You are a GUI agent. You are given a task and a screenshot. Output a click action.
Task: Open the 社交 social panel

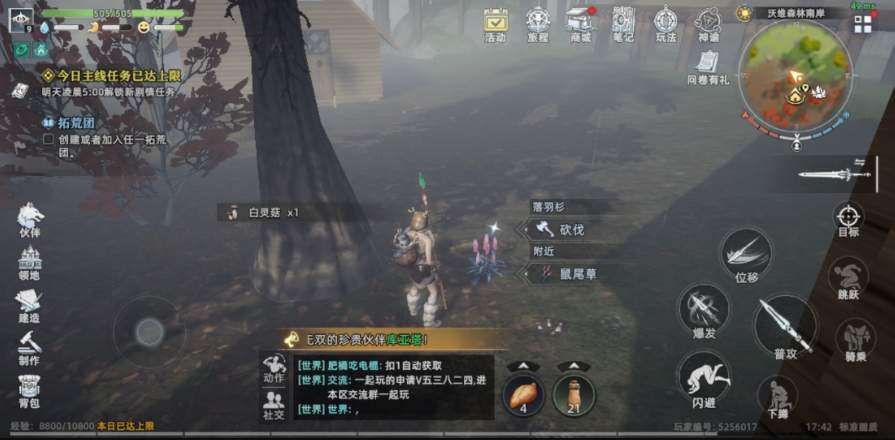pos(273,403)
